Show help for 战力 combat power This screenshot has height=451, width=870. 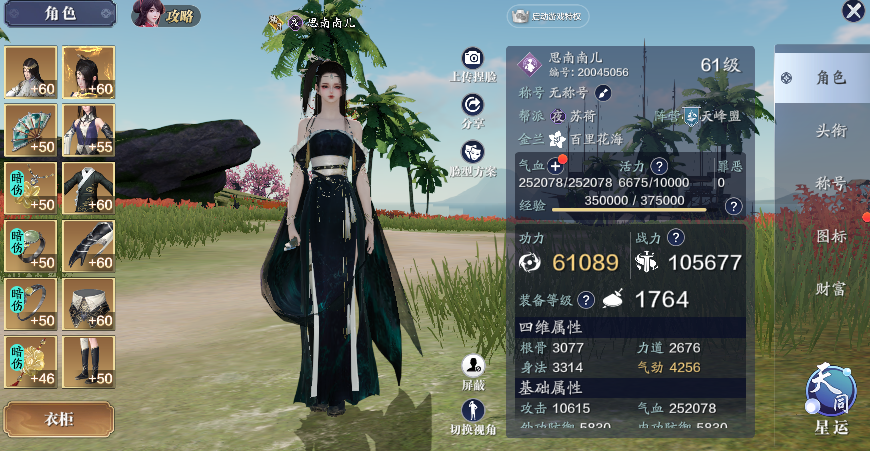(x=676, y=238)
